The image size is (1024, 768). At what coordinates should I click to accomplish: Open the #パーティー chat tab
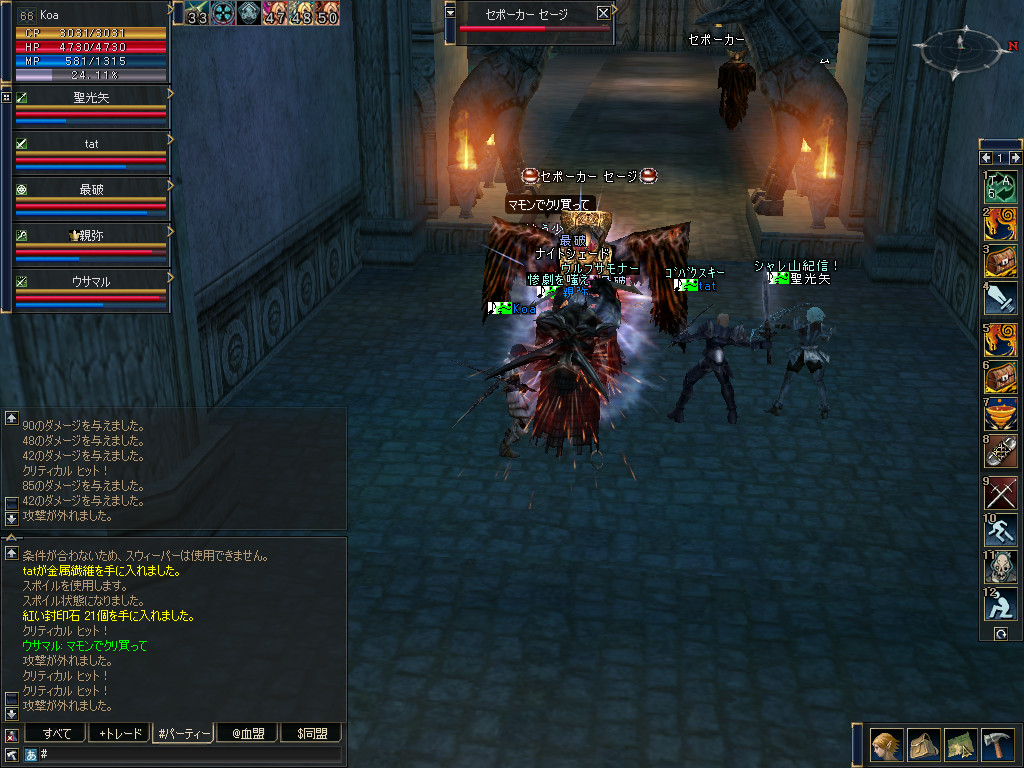[x=182, y=734]
